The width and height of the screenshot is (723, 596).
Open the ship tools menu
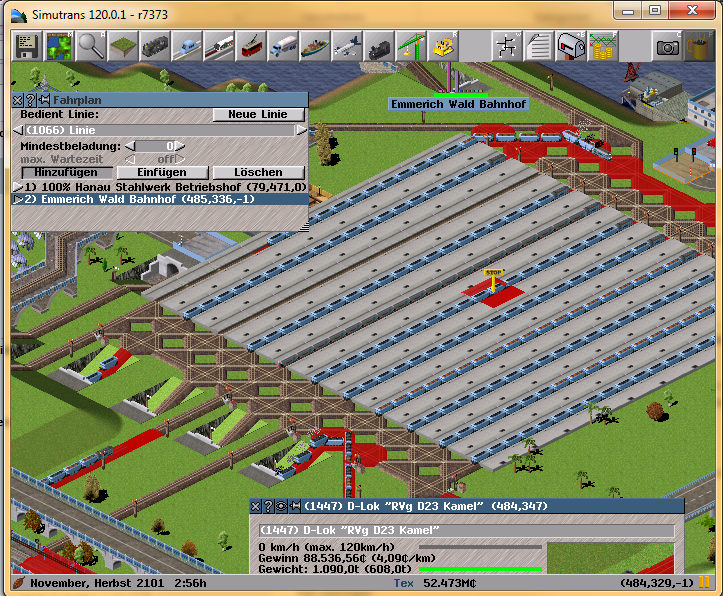[314, 46]
